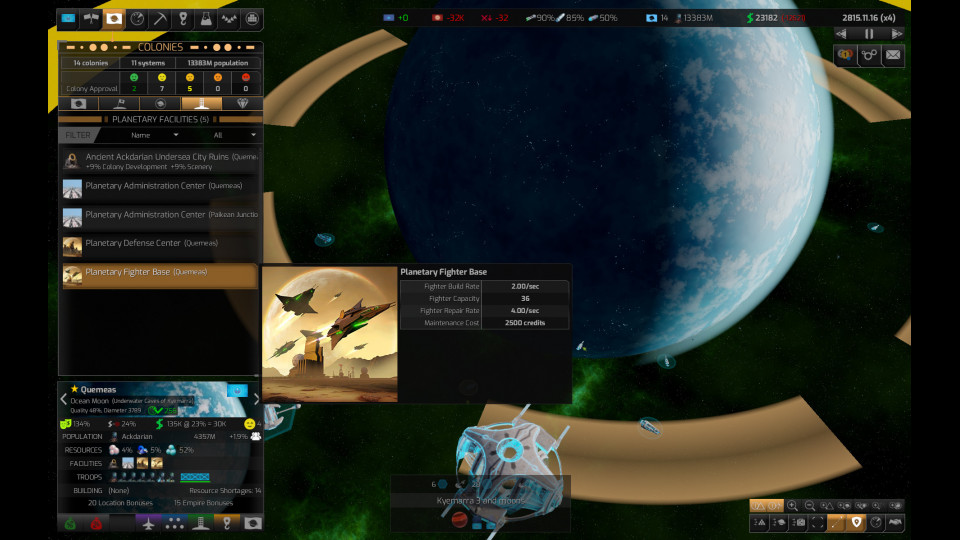Open the research flask screen
Viewport: 960px width, 540px height.
click(206, 19)
